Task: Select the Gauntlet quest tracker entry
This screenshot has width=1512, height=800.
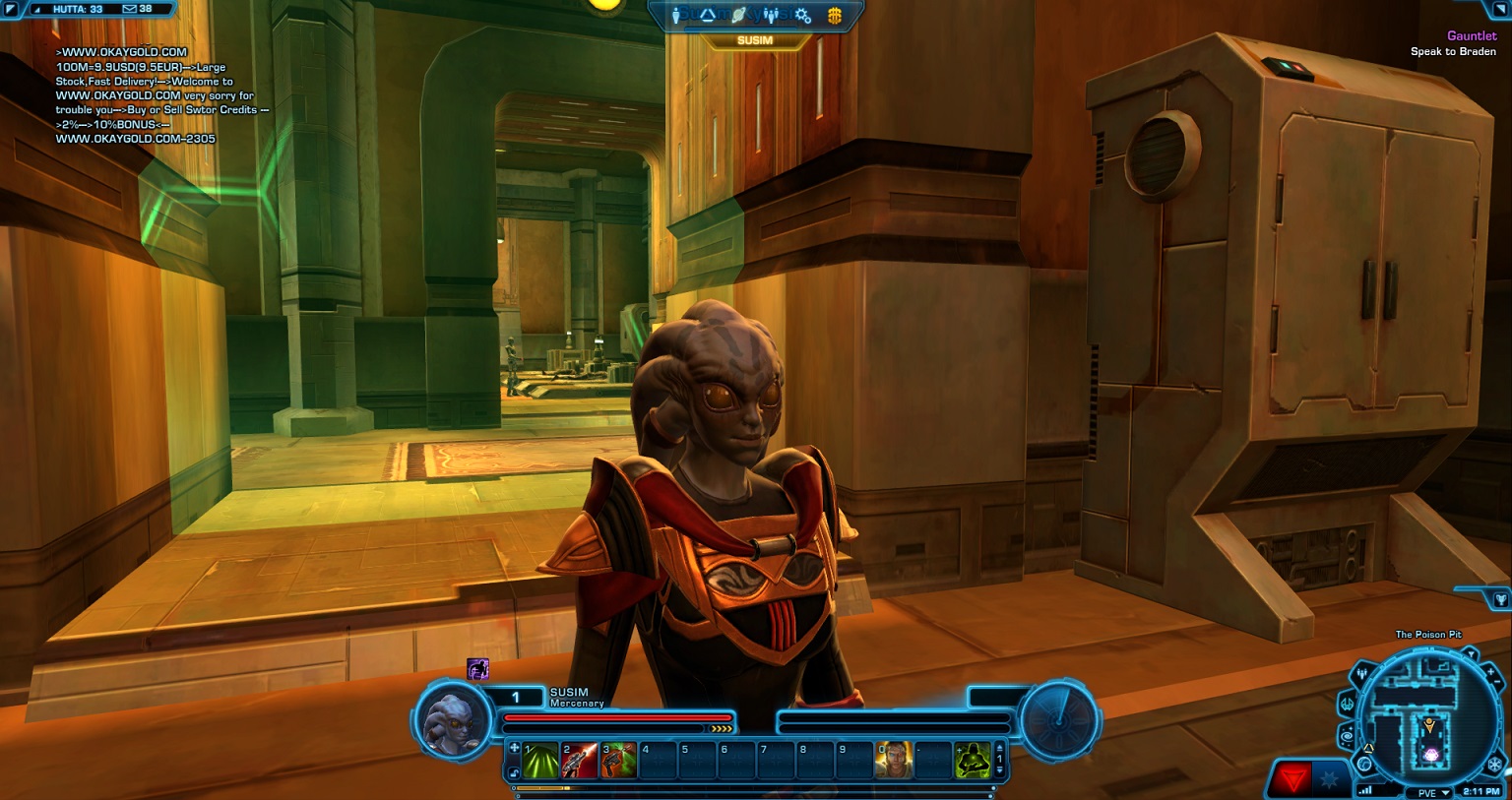Action: [1472, 36]
